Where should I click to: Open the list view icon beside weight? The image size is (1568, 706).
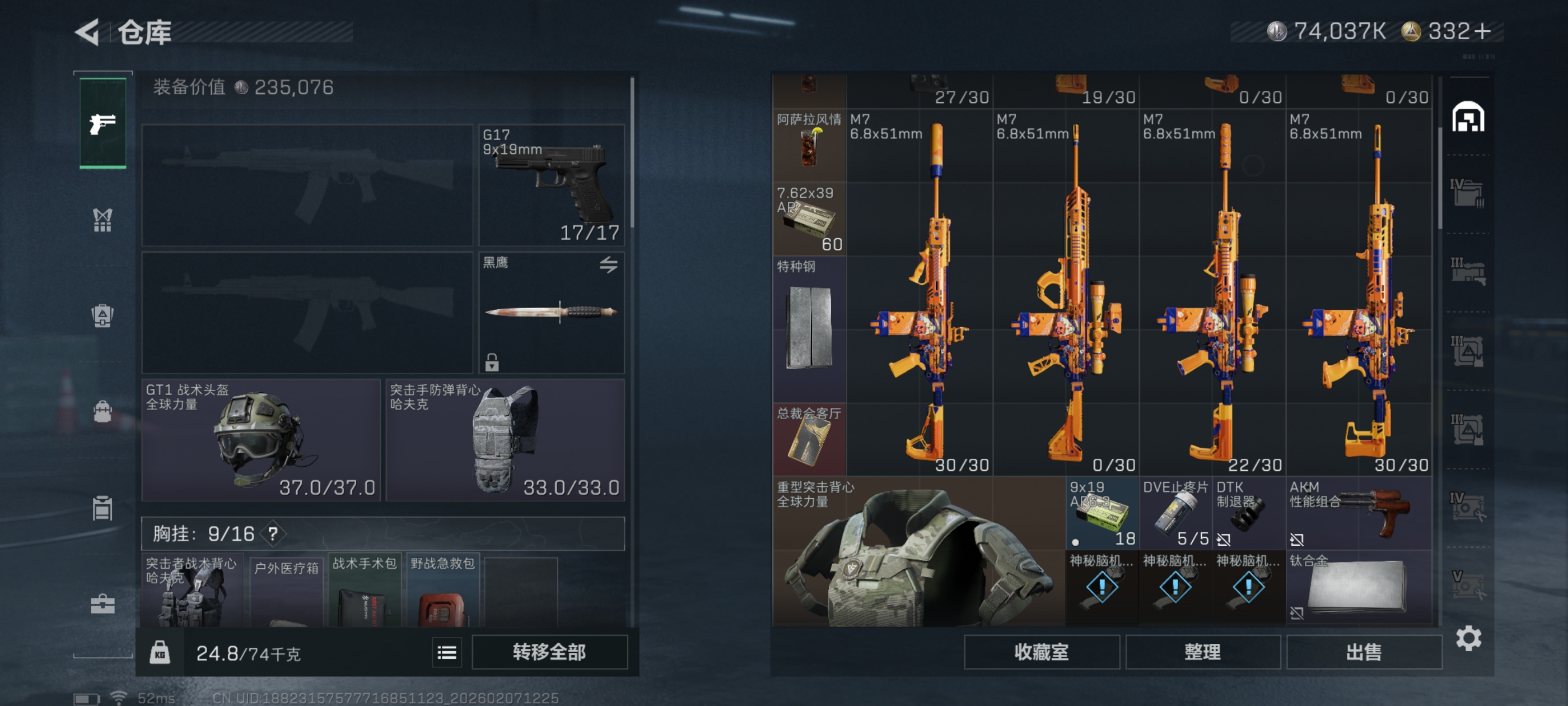447,653
